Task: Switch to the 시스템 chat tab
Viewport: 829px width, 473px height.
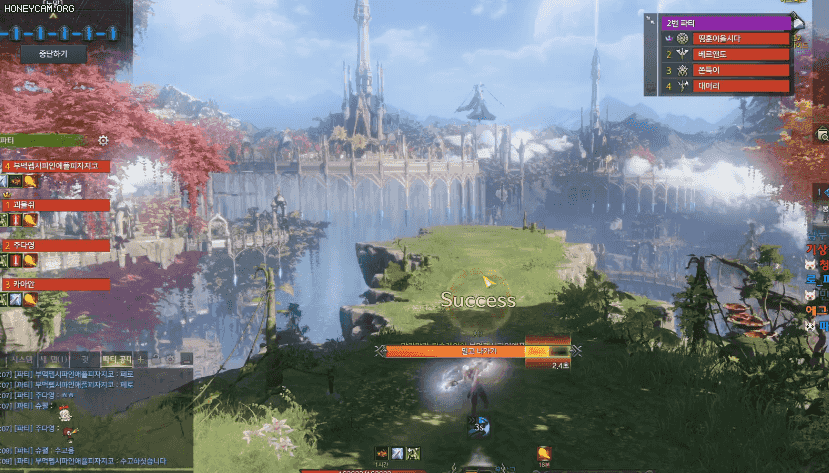Action: [21, 358]
